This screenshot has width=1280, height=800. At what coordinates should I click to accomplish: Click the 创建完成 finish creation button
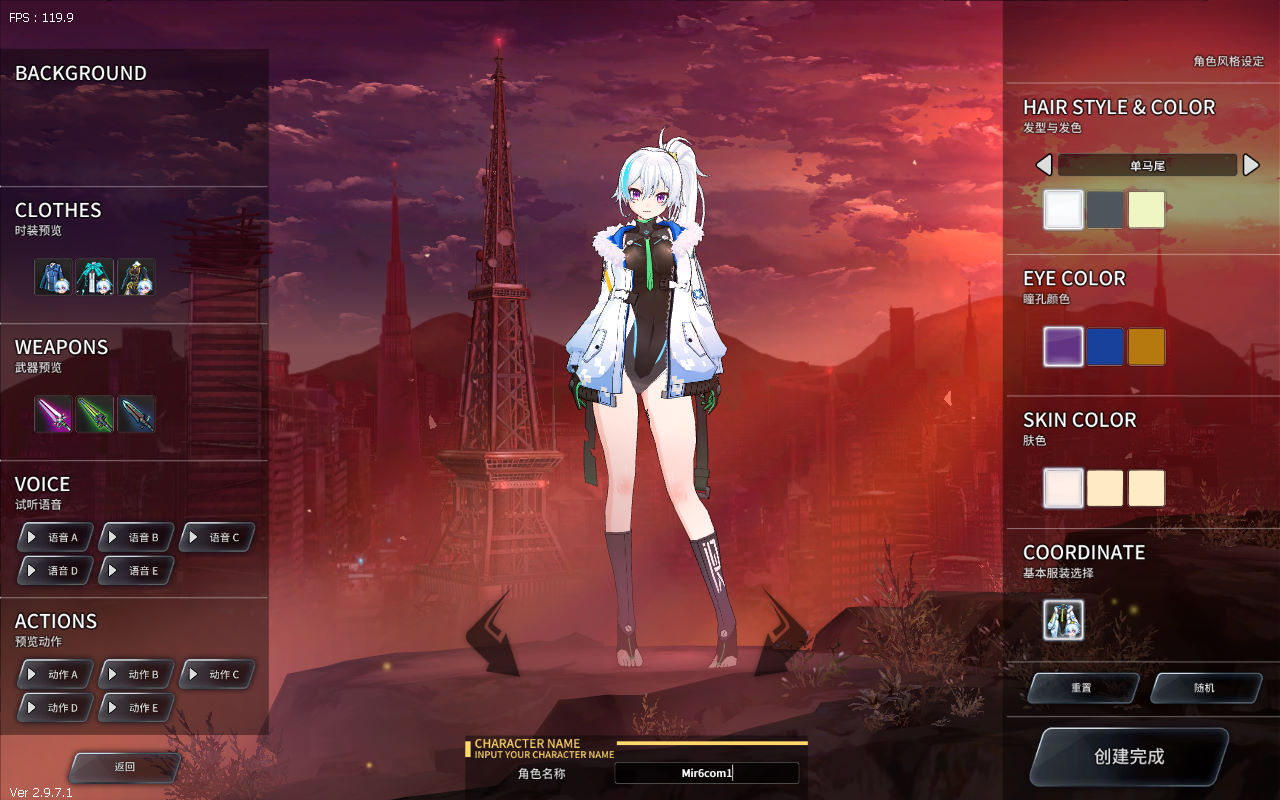(1129, 757)
